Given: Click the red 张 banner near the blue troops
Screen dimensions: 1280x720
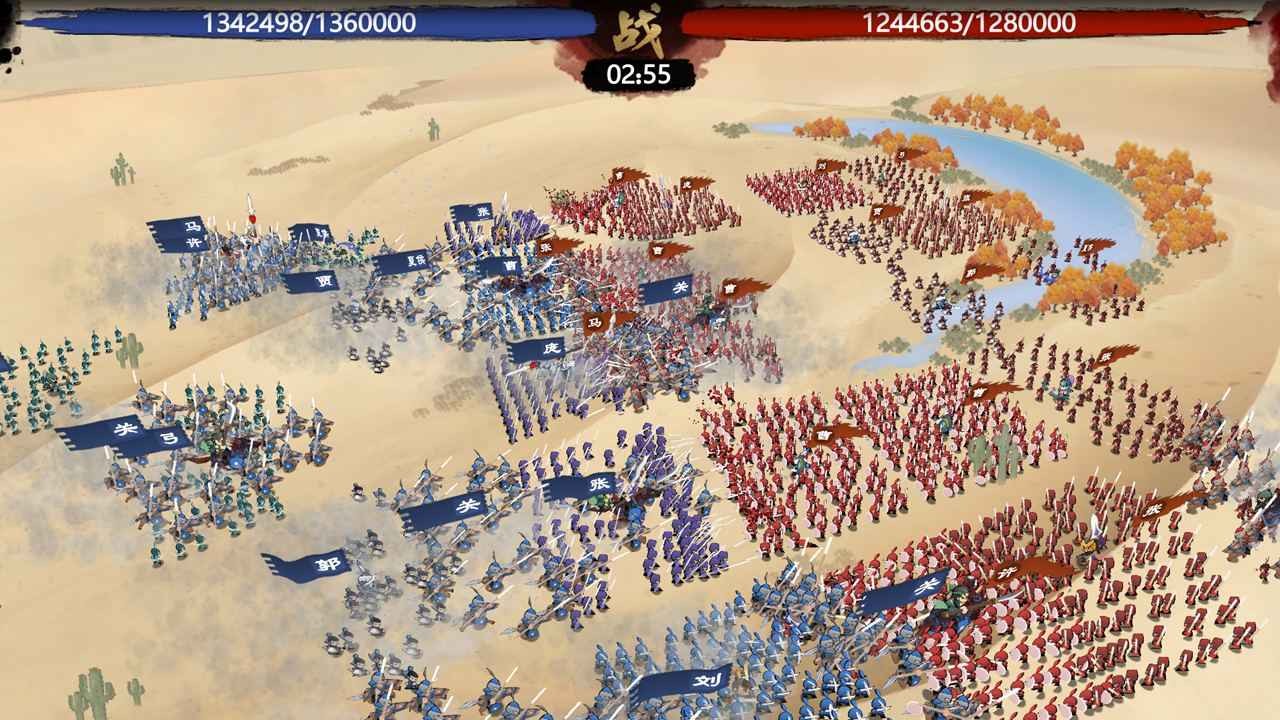Looking at the screenshot, I should (x=545, y=247).
